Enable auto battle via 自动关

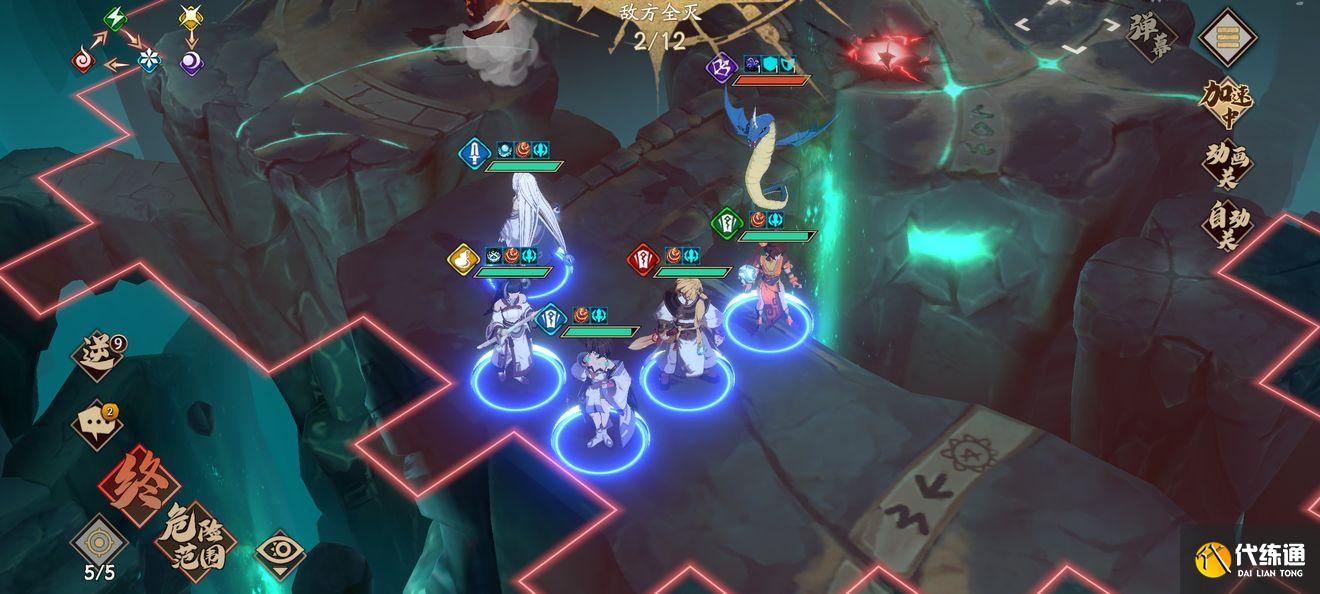point(1226,227)
